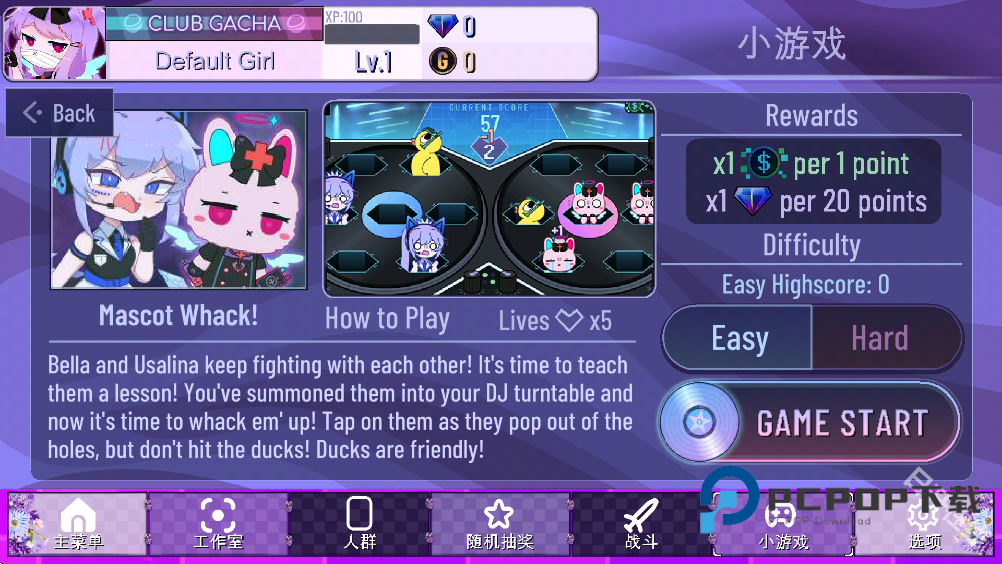Image resolution: width=1002 pixels, height=564 pixels.
Task: View the How to Play preview image
Action: tap(489, 198)
